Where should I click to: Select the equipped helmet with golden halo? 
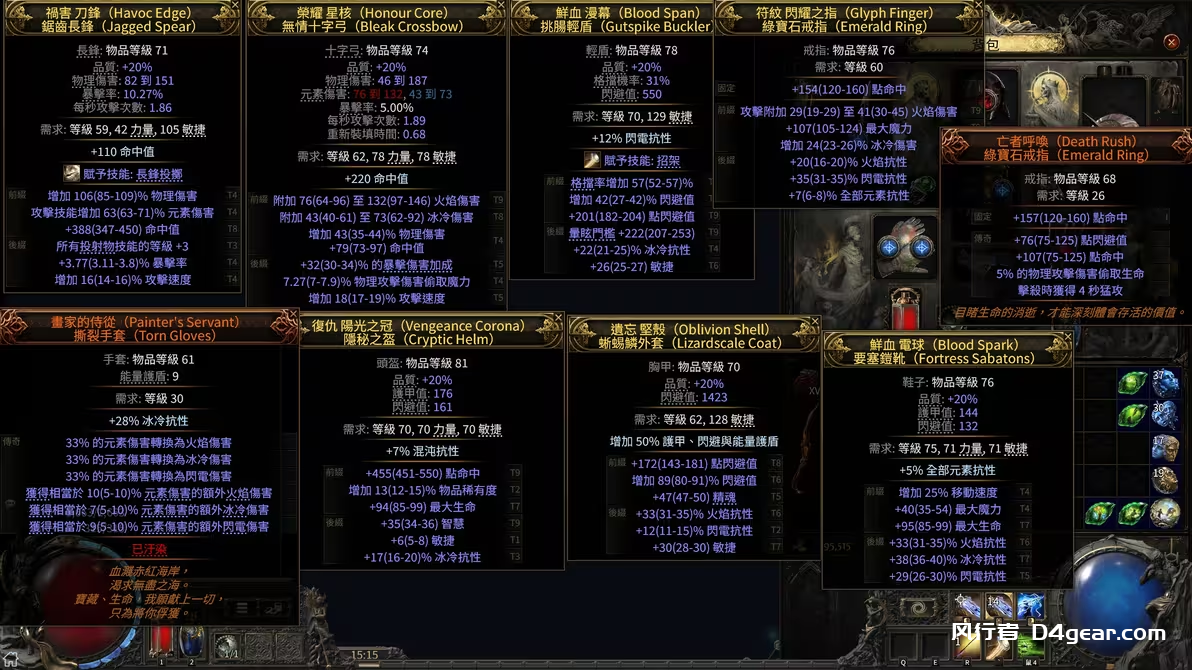[1051, 93]
